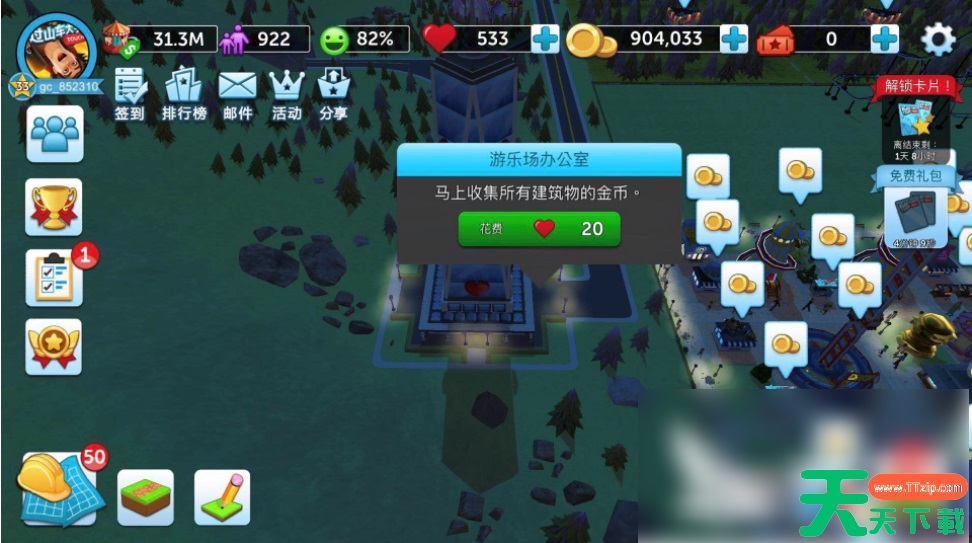Viewport: 972px width, 543px height.
Task: Open the friends panel icon
Action: [55, 133]
